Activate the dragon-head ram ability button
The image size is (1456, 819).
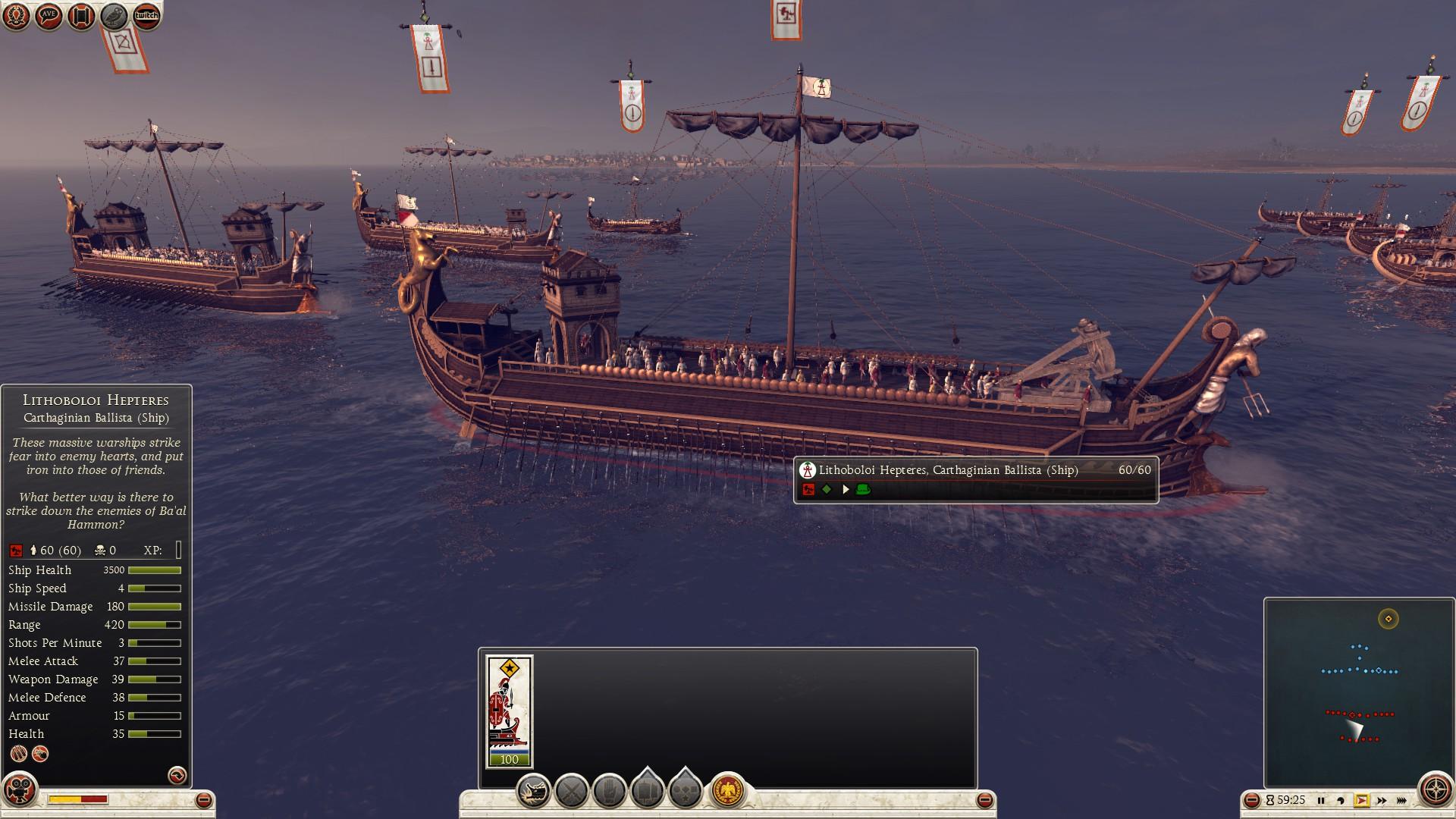[534, 792]
